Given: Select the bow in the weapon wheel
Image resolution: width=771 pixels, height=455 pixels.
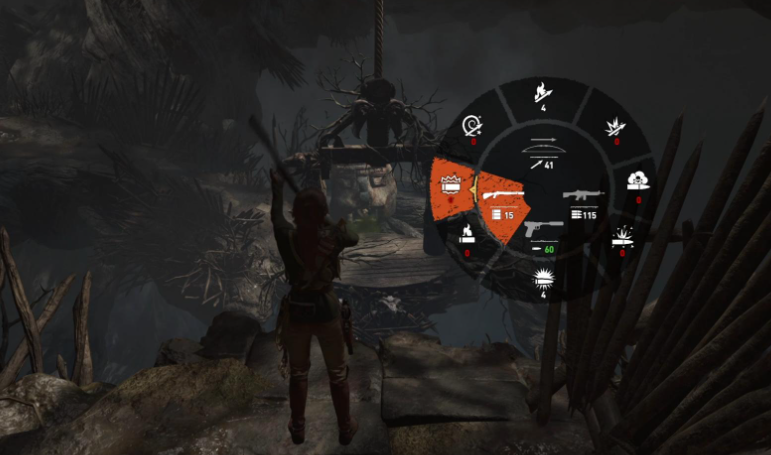Looking at the screenshot, I should (543, 151).
